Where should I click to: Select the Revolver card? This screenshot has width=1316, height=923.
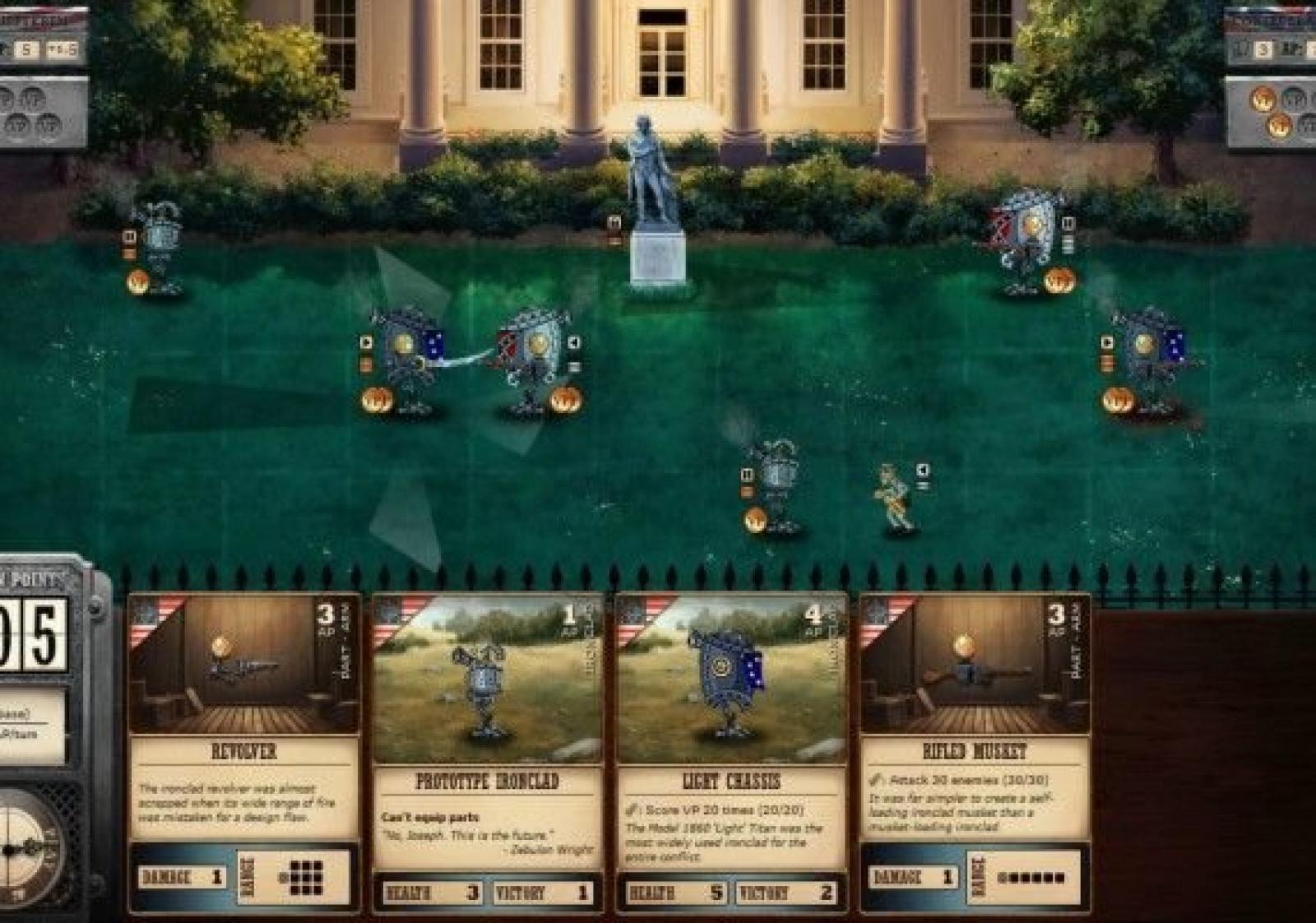pos(243,750)
